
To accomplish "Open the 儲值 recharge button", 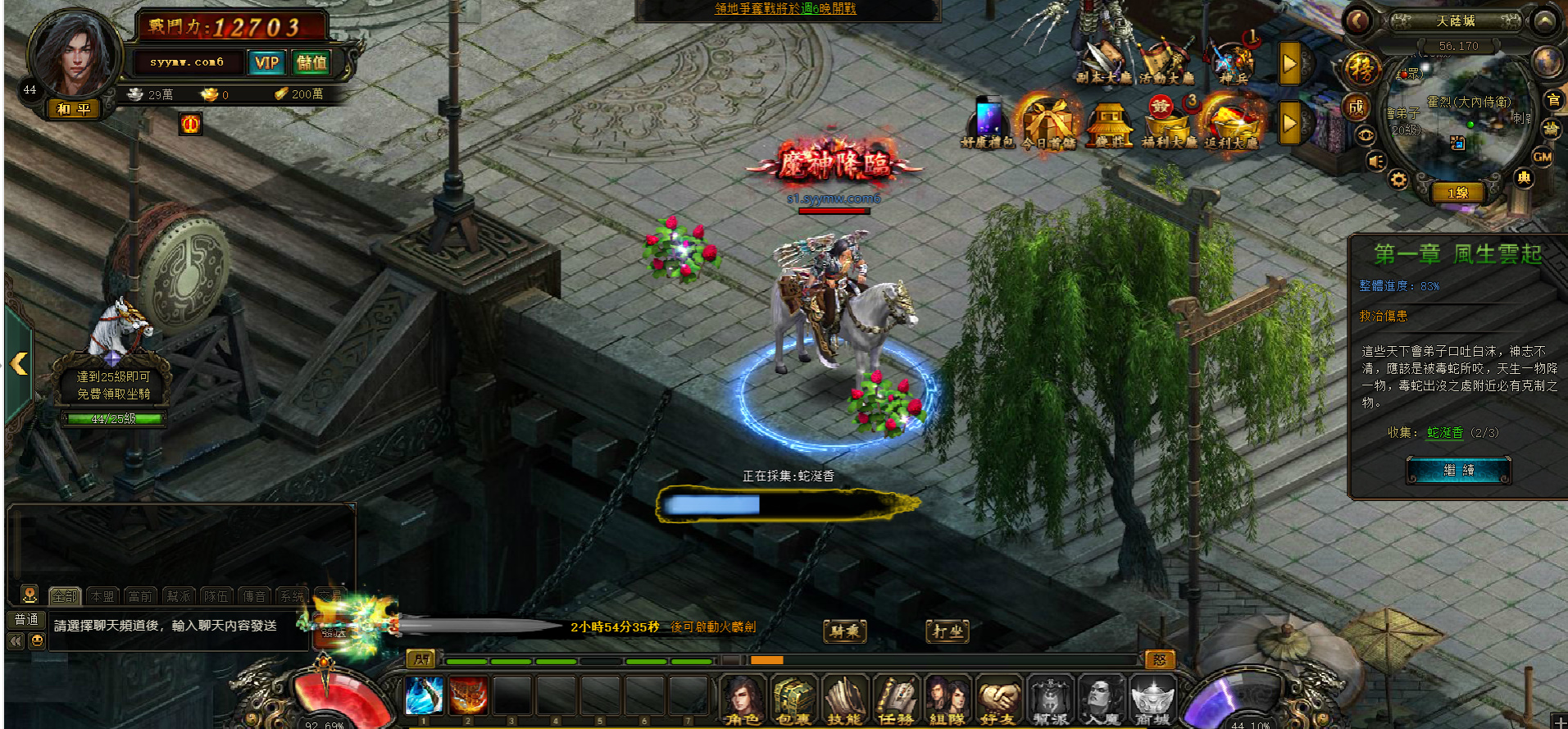I will click(x=311, y=62).
